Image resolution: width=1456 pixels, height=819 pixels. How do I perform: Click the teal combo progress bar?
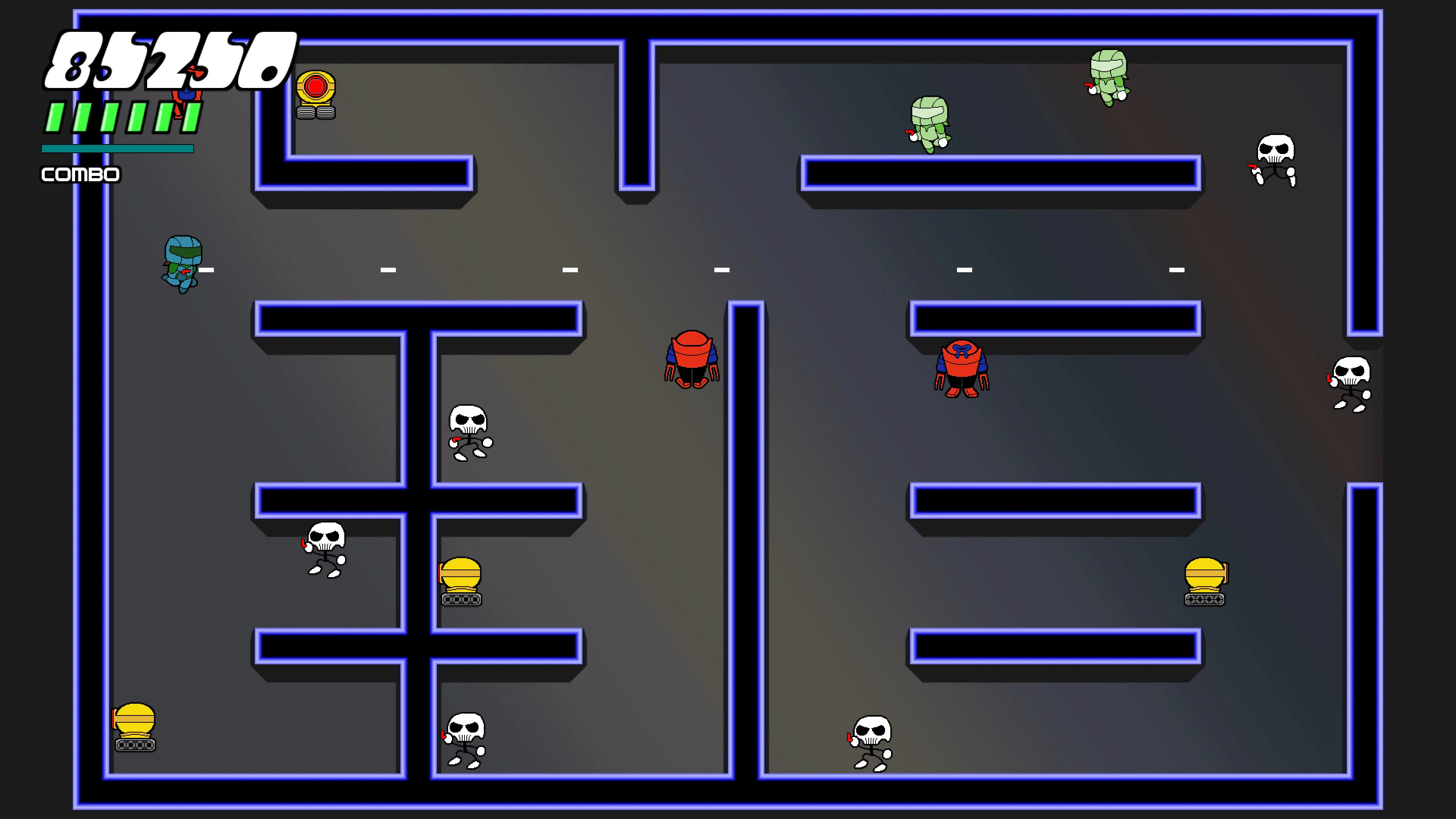(x=116, y=149)
